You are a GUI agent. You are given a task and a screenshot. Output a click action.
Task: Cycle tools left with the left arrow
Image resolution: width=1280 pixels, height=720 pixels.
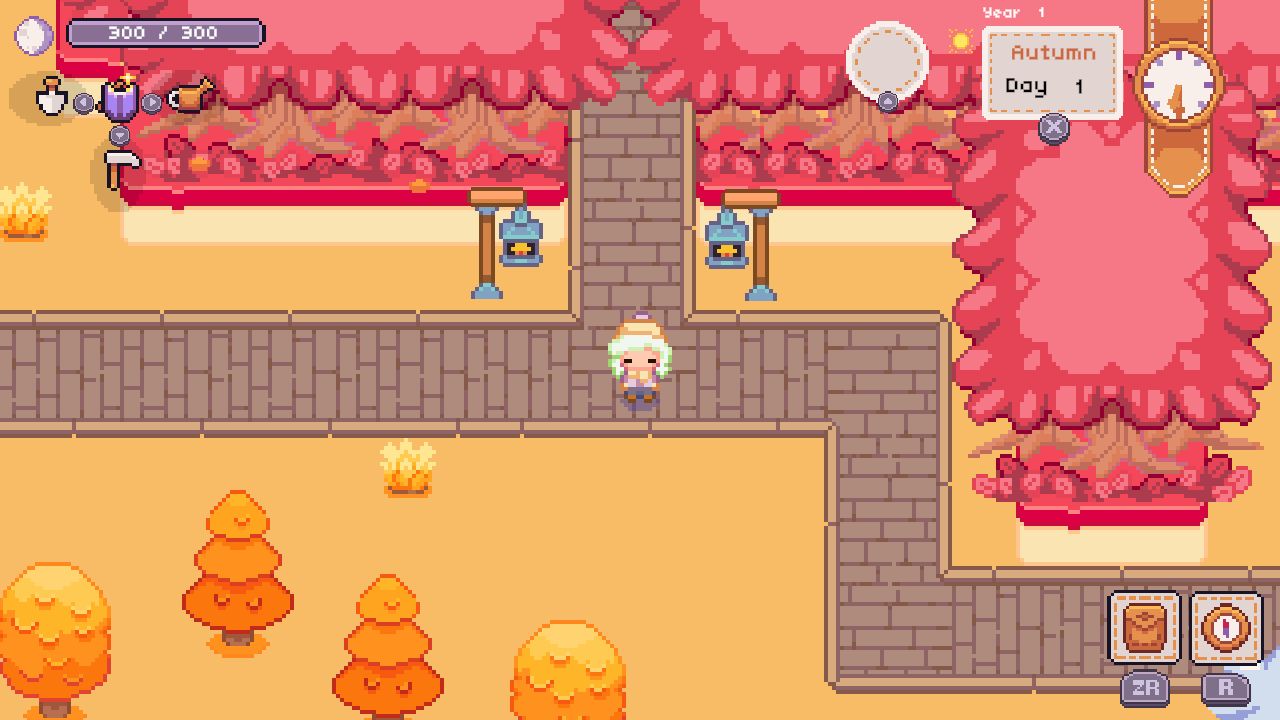(x=83, y=102)
